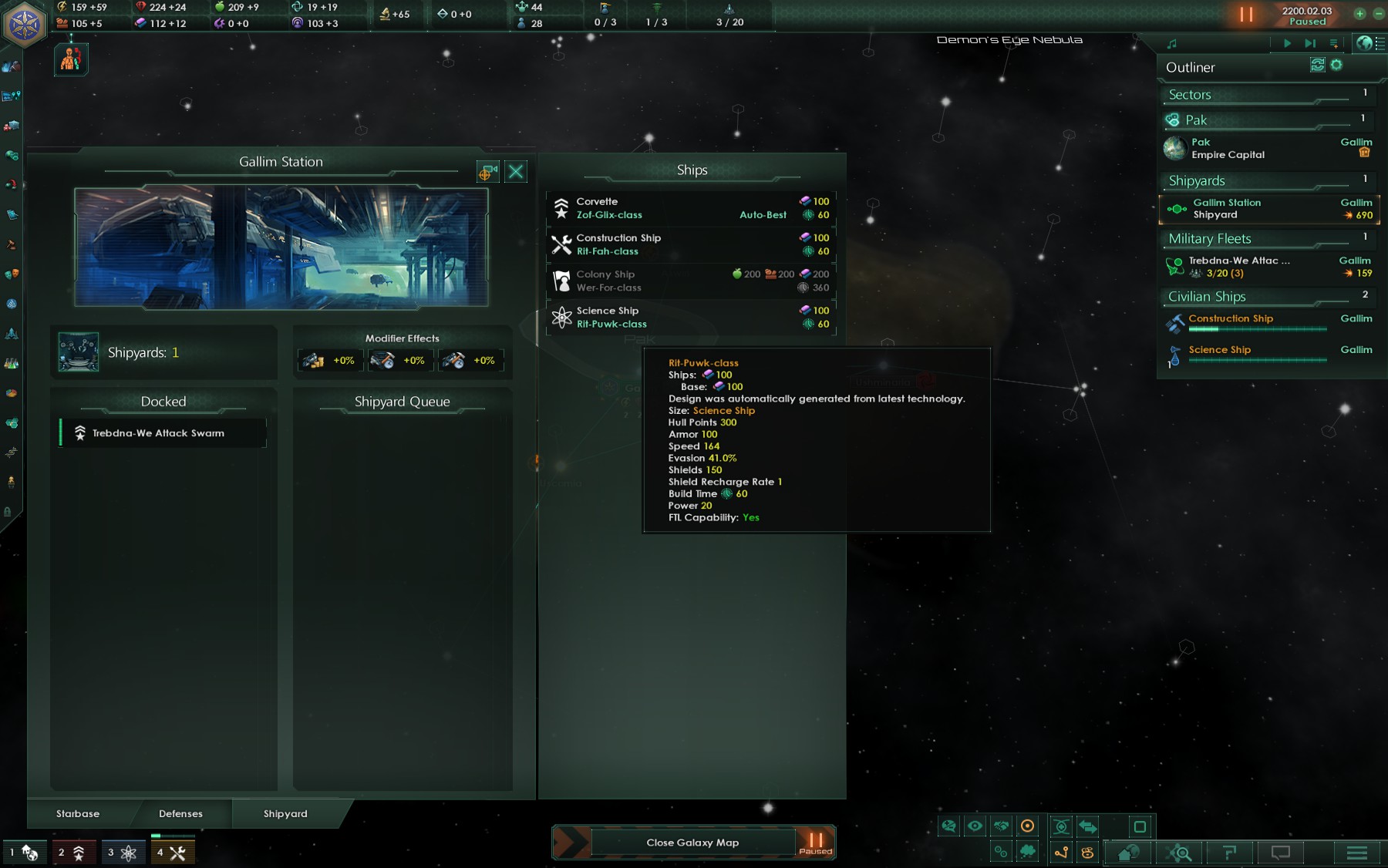Increase game speed with the plus control
This screenshot has height=868, width=1388.
[x=1359, y=14]
